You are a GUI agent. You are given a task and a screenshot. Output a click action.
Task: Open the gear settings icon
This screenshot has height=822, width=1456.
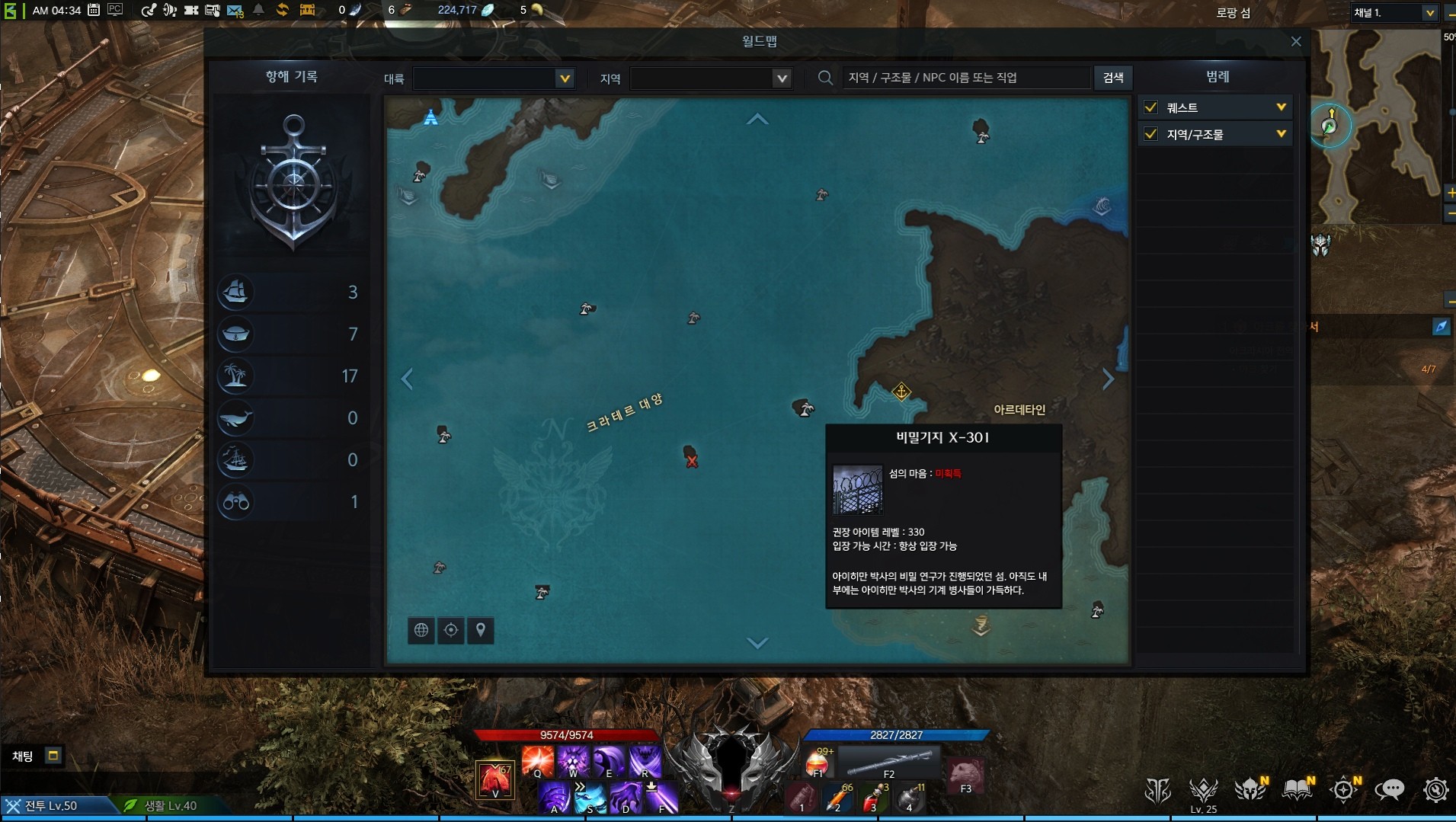pyautogui.click(x=1435, y=790)
